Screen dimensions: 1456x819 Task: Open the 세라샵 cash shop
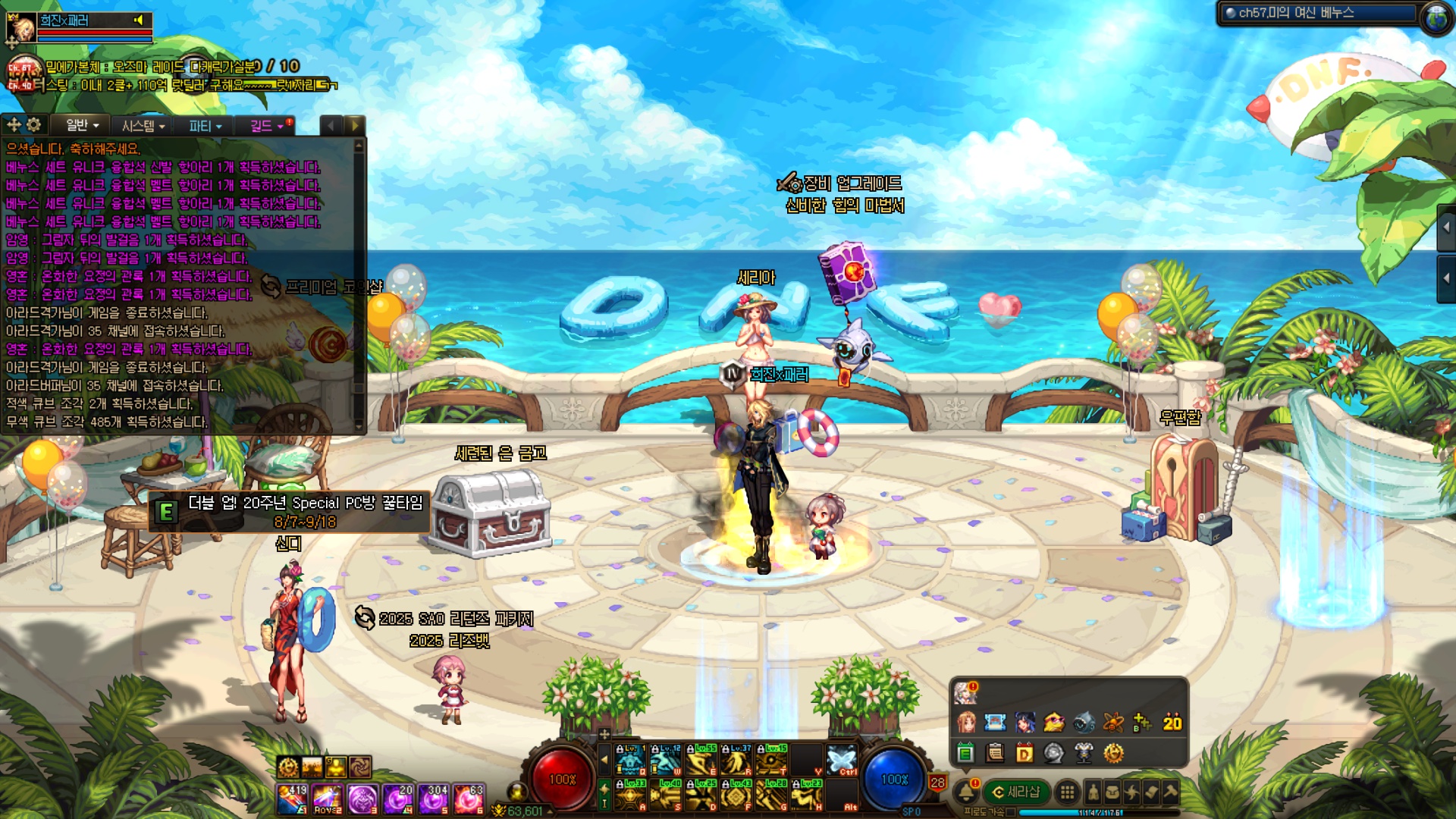point(1016,792)
